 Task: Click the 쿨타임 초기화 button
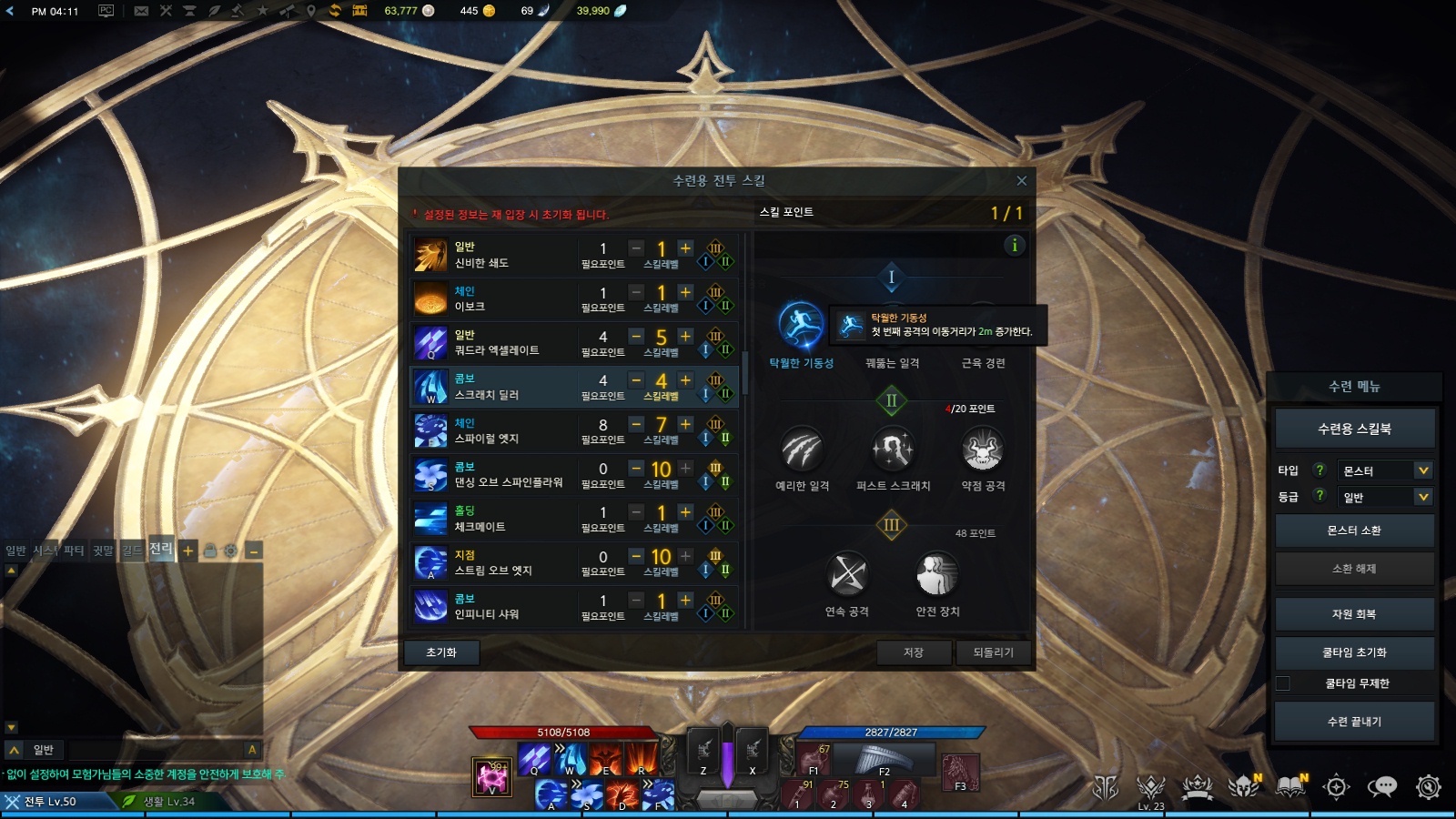pyautogui.click(x=1354, y=652)
